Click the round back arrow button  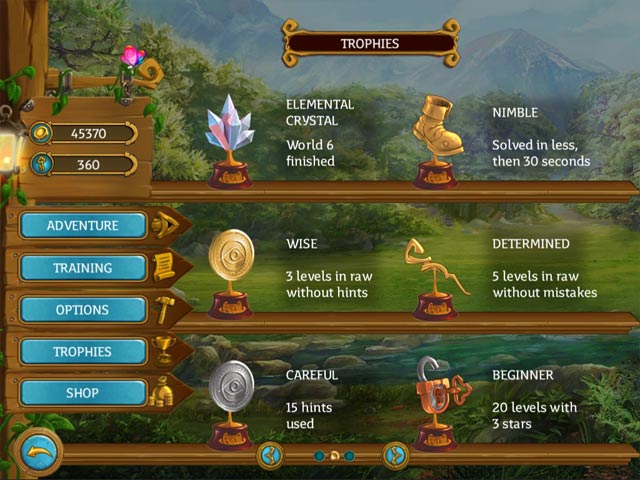[x=38, y=454]
